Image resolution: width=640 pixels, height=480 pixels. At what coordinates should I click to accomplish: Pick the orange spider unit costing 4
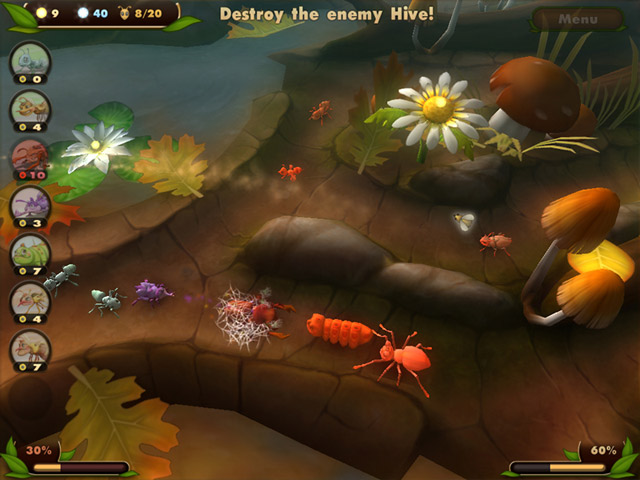(x=29, y=300)
